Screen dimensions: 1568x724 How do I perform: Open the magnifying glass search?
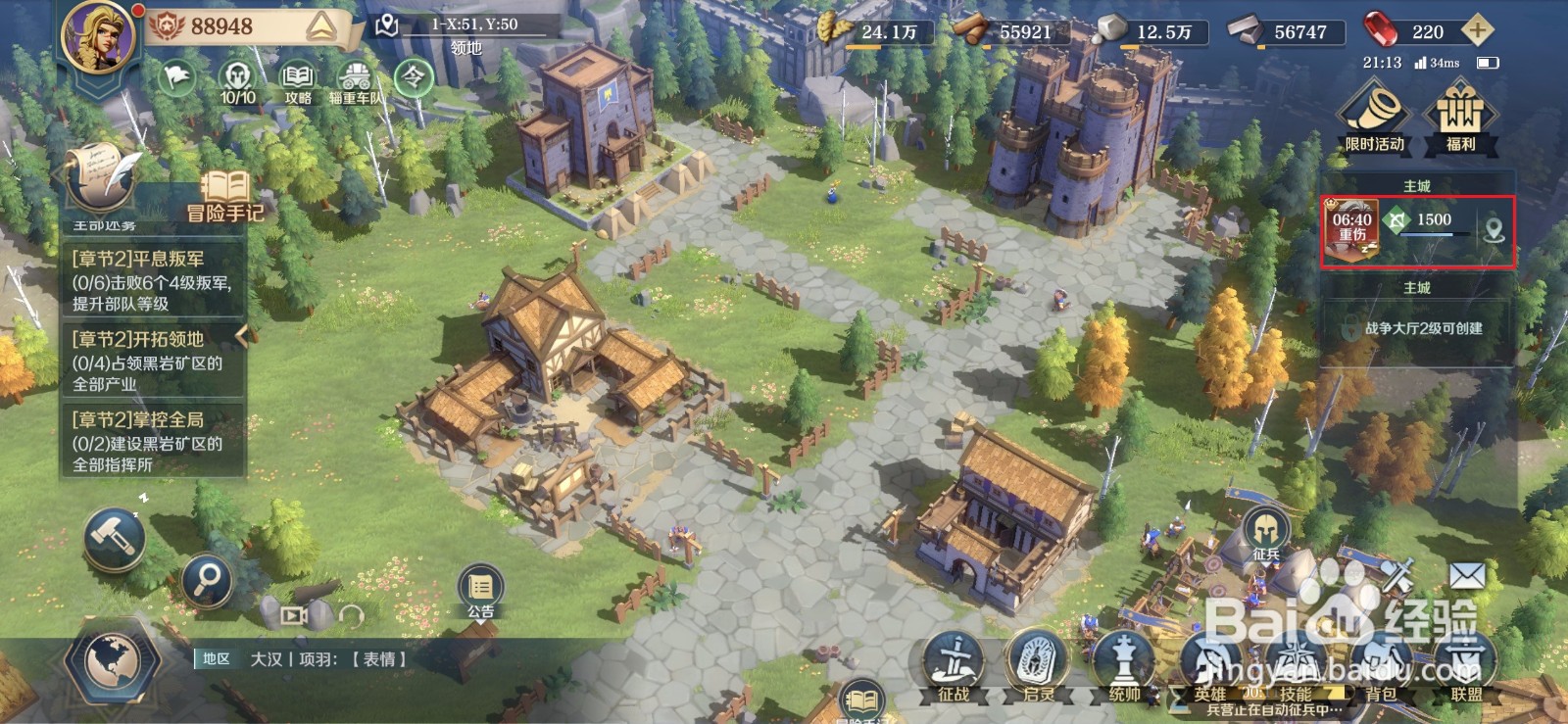[207, 581]
